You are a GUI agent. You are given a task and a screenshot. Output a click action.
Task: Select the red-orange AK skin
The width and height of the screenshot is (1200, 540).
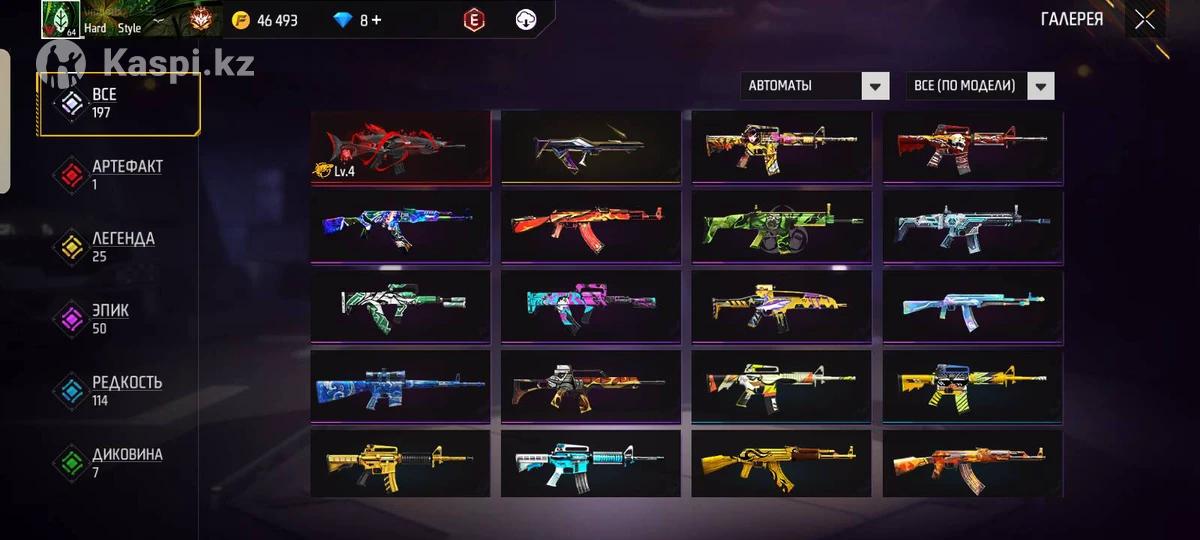point(591,227)
